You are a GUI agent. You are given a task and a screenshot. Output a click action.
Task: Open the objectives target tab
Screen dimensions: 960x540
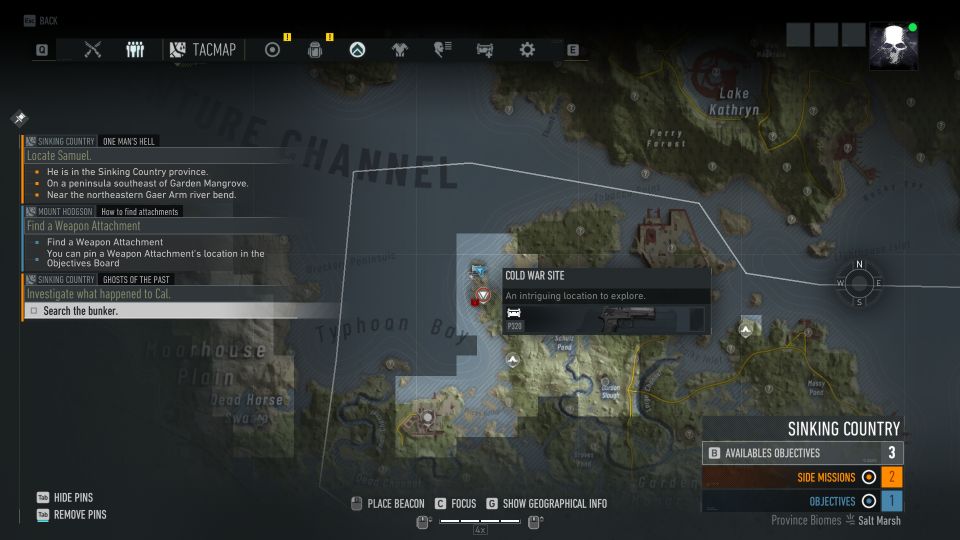point(272,50)
